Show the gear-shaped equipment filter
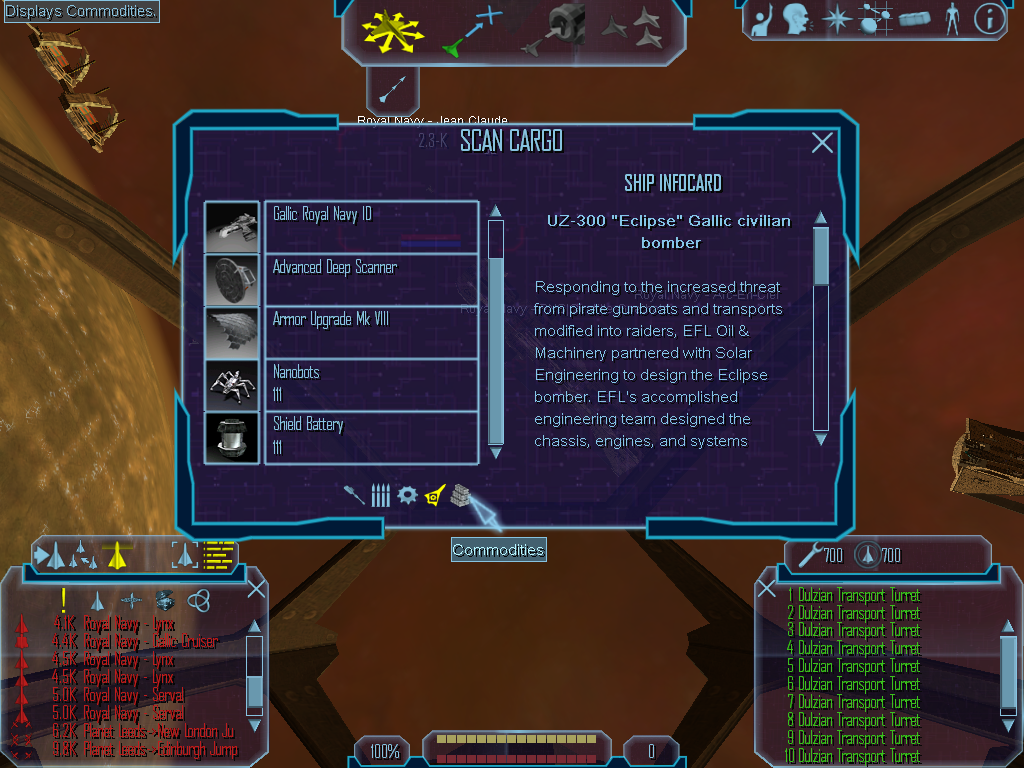 (407, 495)
